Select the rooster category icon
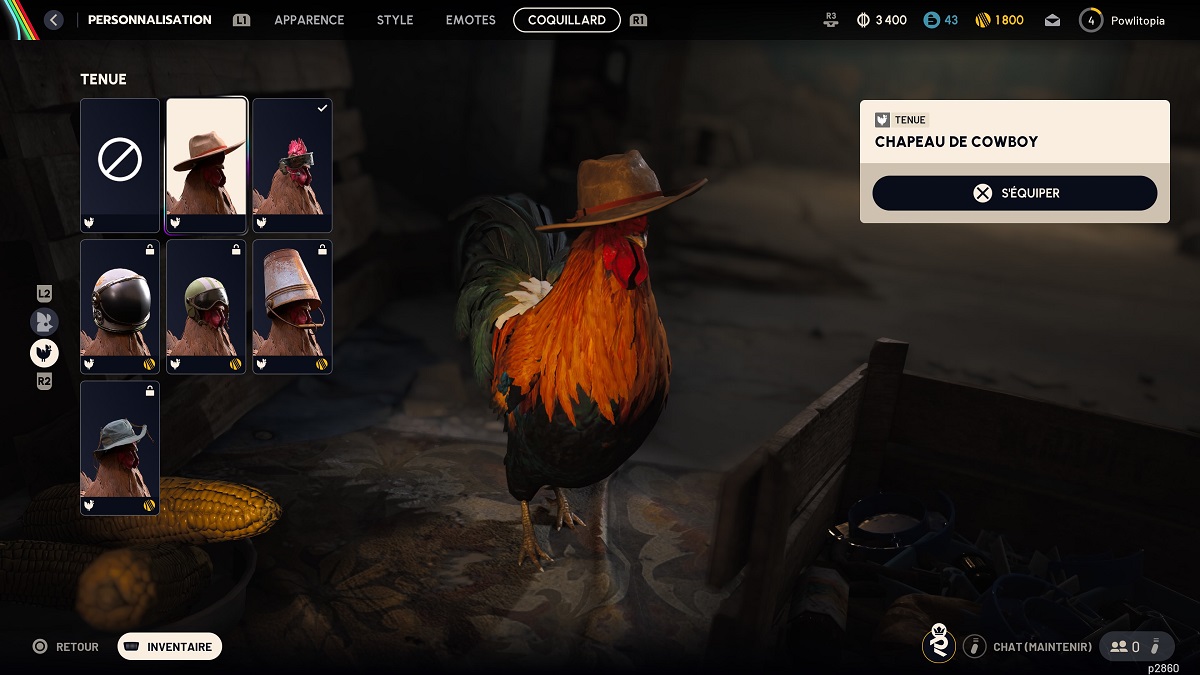Image resolution: width=1200 pixels, height=675 pixels. (44, 352)
